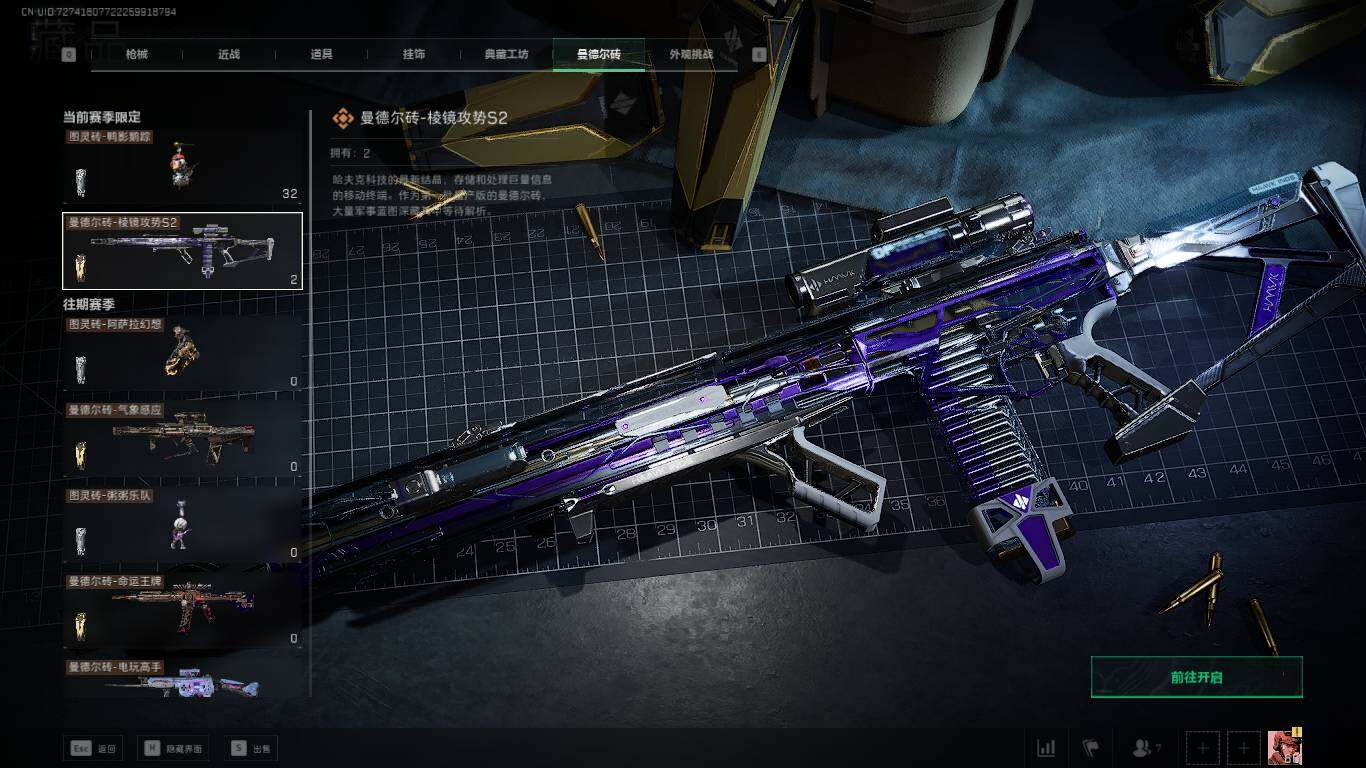Open the 典藏工坊 tab
This screenshot has height=768, width=1366.
click(506, 54)
